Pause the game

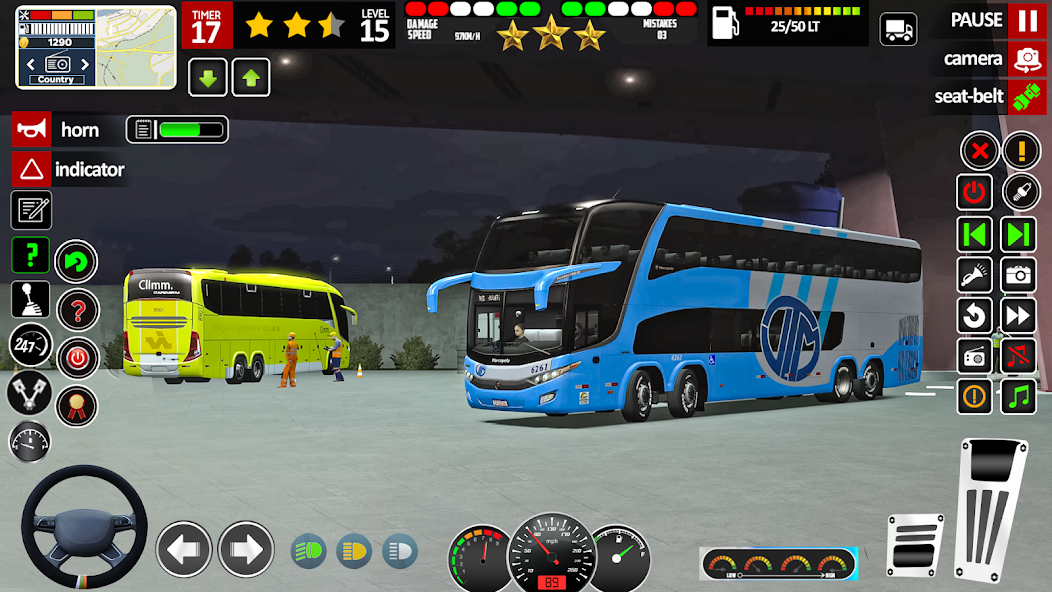[1027, 20]
